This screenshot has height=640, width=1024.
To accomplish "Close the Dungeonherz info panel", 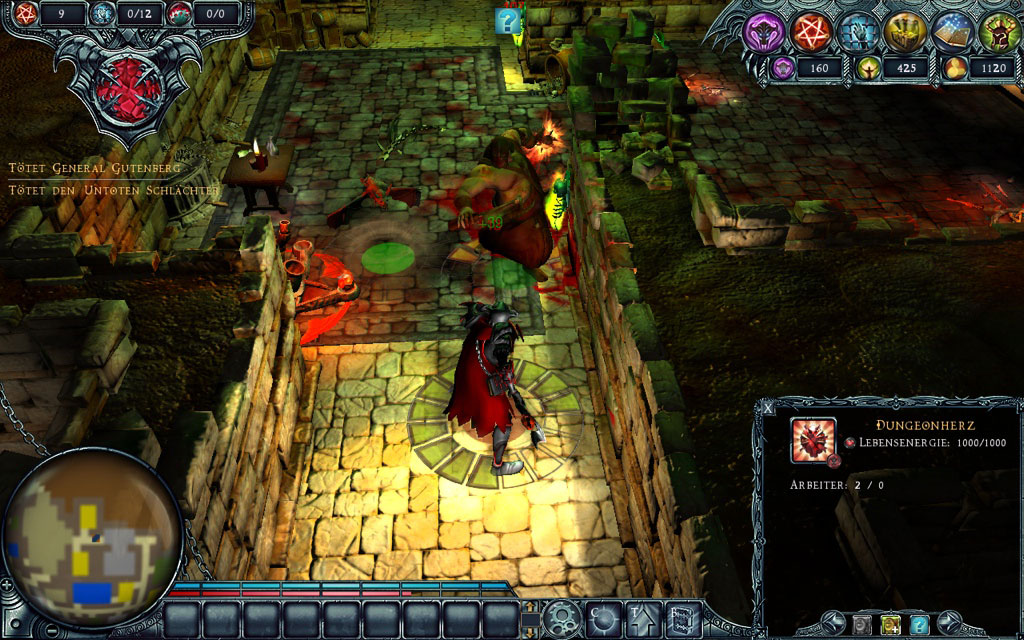I will (x=768, y=408).
